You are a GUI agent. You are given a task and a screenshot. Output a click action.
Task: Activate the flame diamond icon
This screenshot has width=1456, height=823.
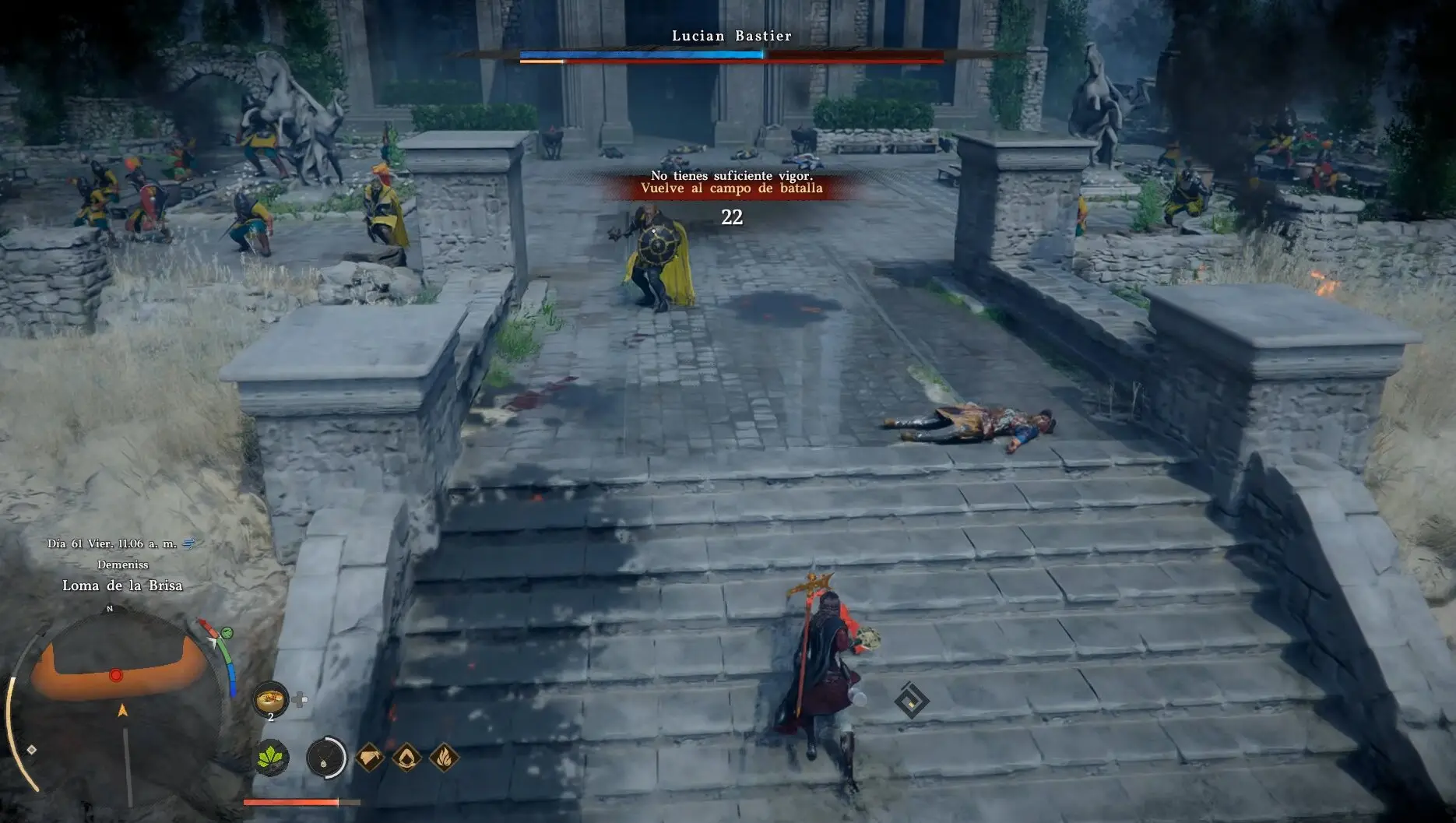(444, 757)
